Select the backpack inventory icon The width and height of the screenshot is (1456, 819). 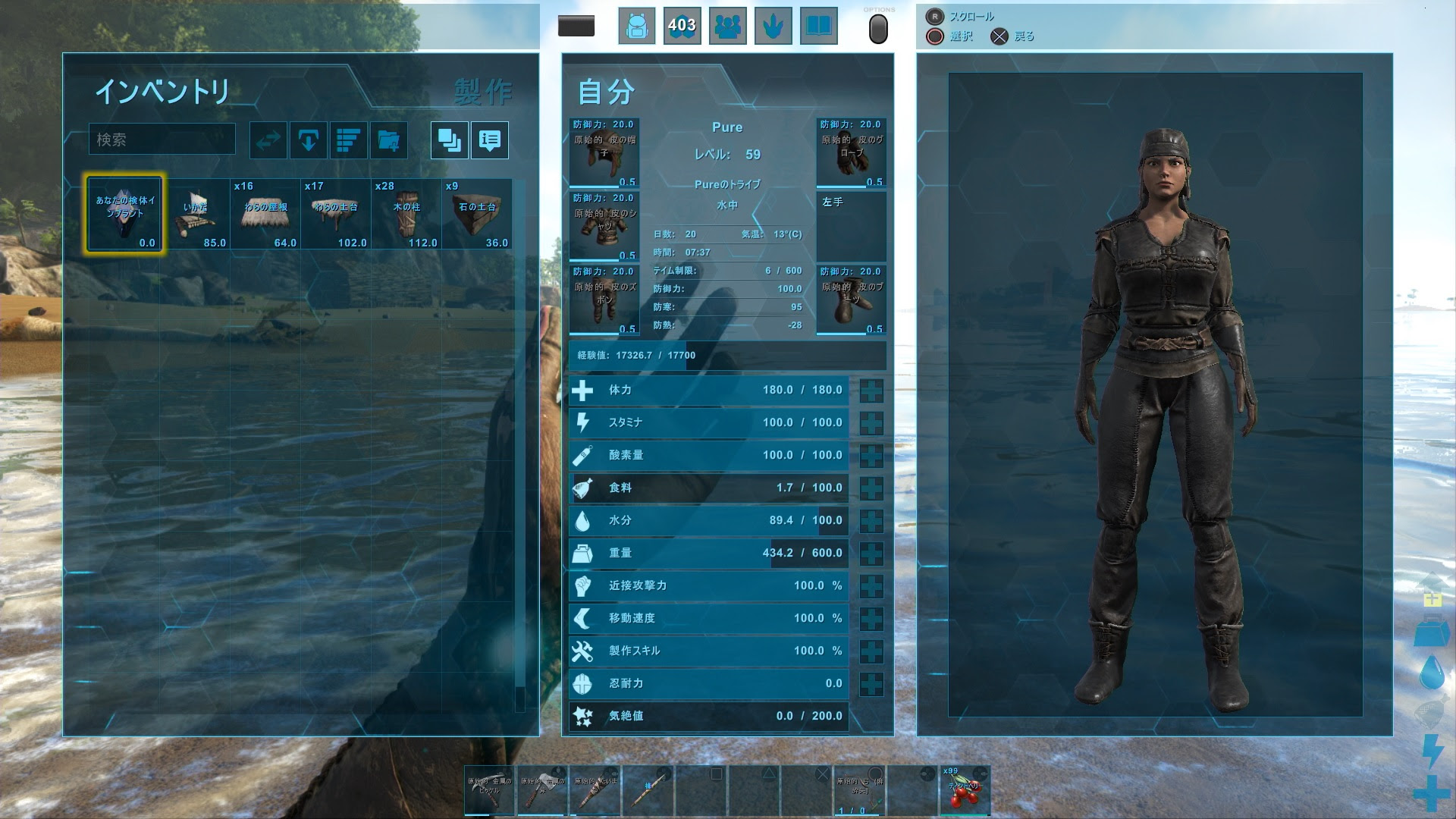point(636,25)
